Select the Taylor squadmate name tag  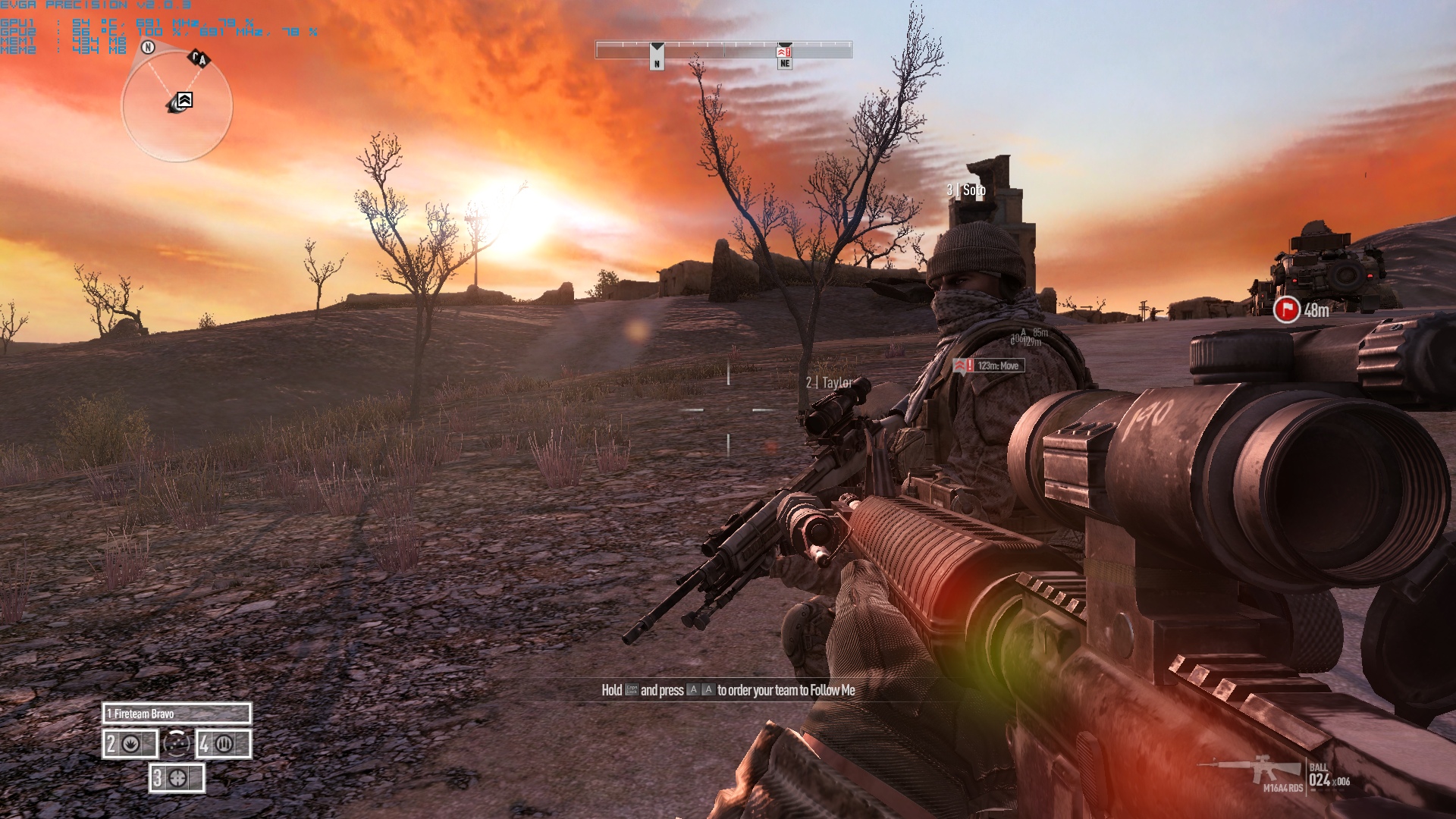pos(830,383)
